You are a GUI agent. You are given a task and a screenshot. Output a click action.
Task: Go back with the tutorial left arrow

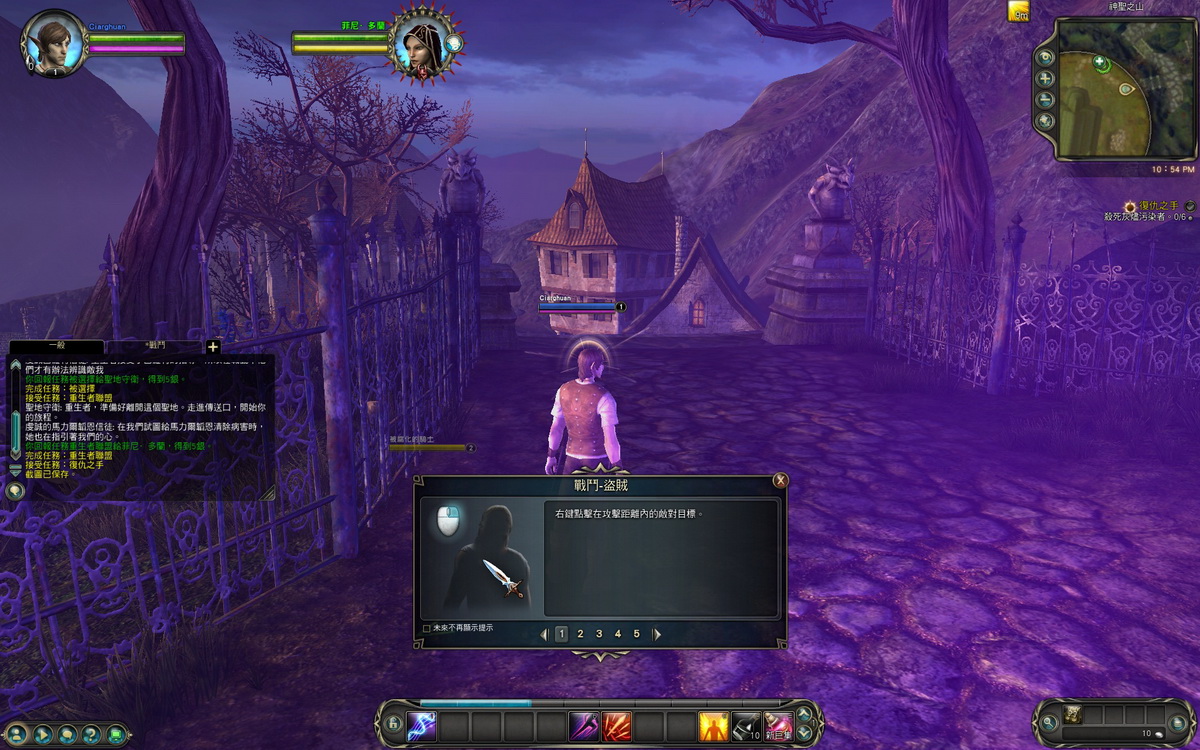click(x=544, y=634)
